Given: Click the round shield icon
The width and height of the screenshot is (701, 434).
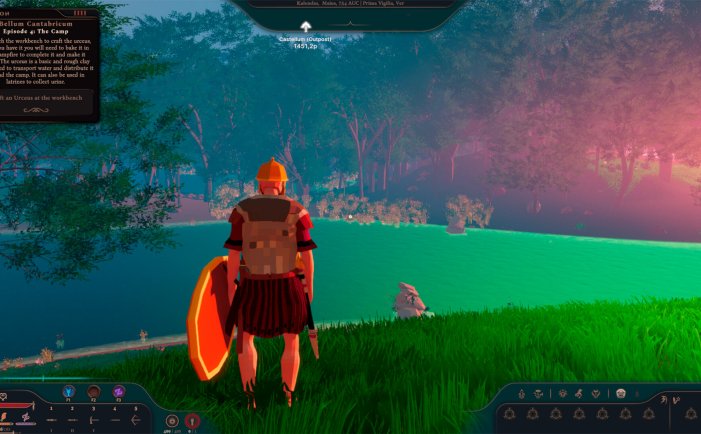Looking at the screenshot, I should click(x=172, y=421).
